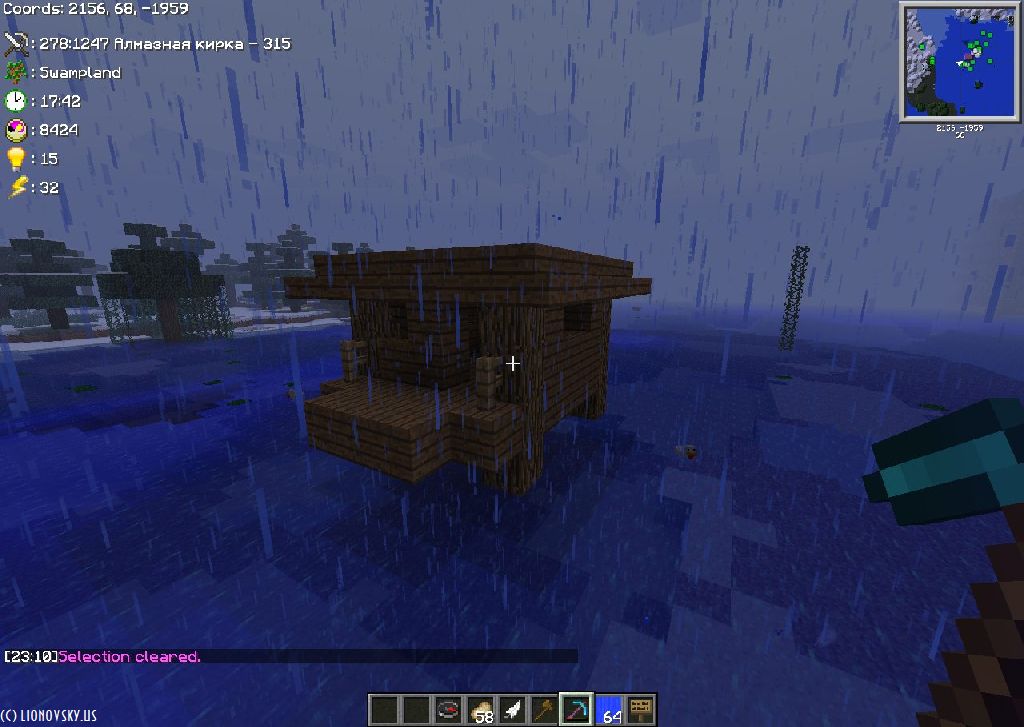This screenshot has height=727, width=1024.
Task: Choose the feather in the hotbar
Action: pyautogui.click(x=512, y=710)
